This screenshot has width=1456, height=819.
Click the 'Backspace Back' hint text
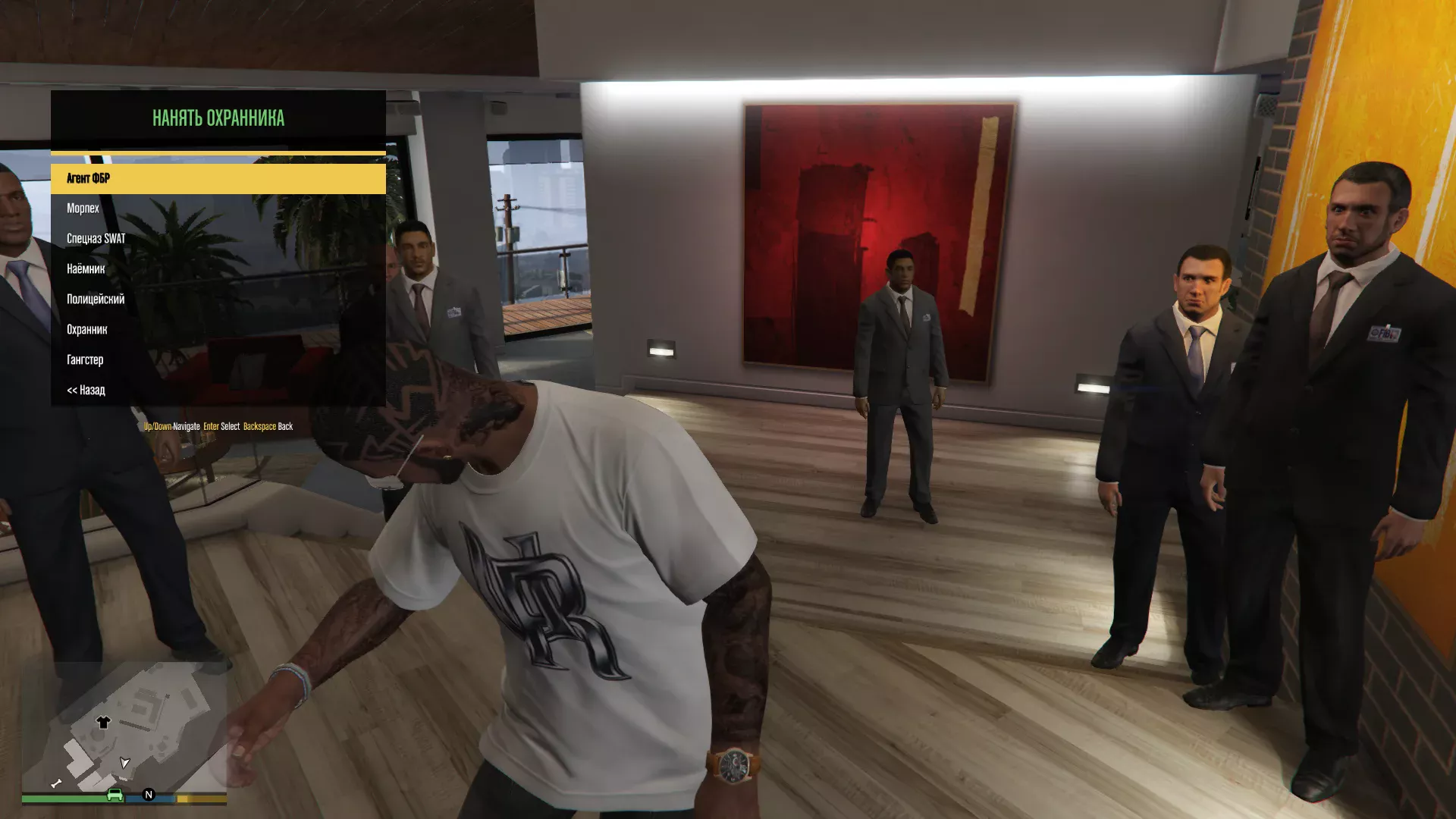tap(268, 425)
